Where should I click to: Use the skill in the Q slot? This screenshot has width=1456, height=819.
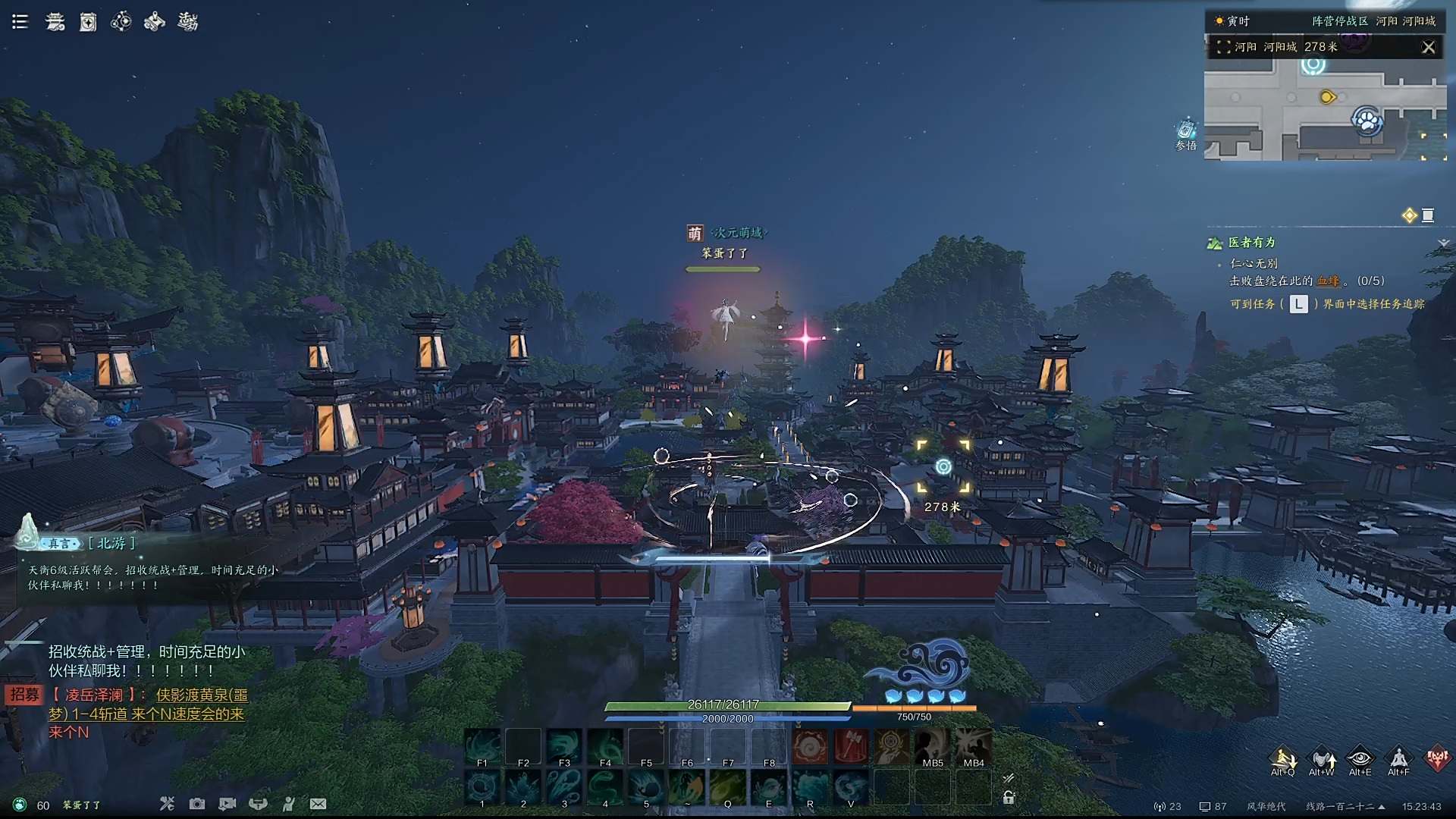click(728, 787)
